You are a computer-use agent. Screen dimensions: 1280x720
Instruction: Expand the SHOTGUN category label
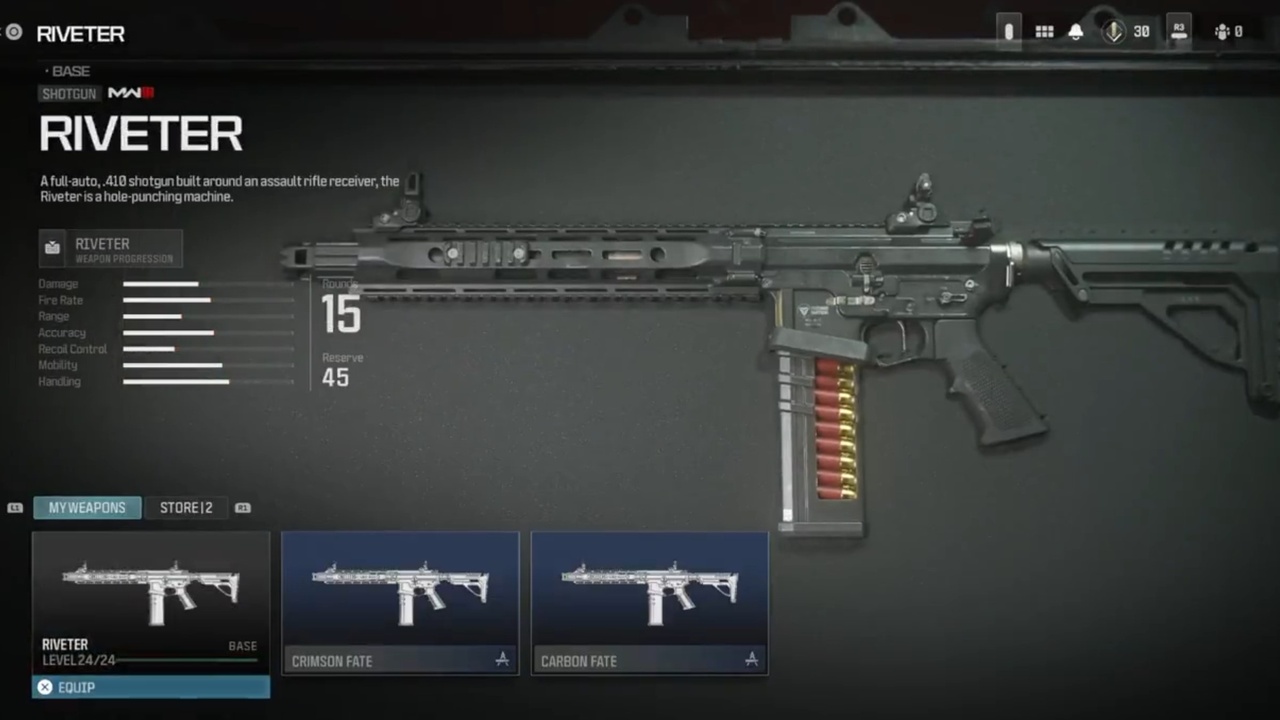69,93
